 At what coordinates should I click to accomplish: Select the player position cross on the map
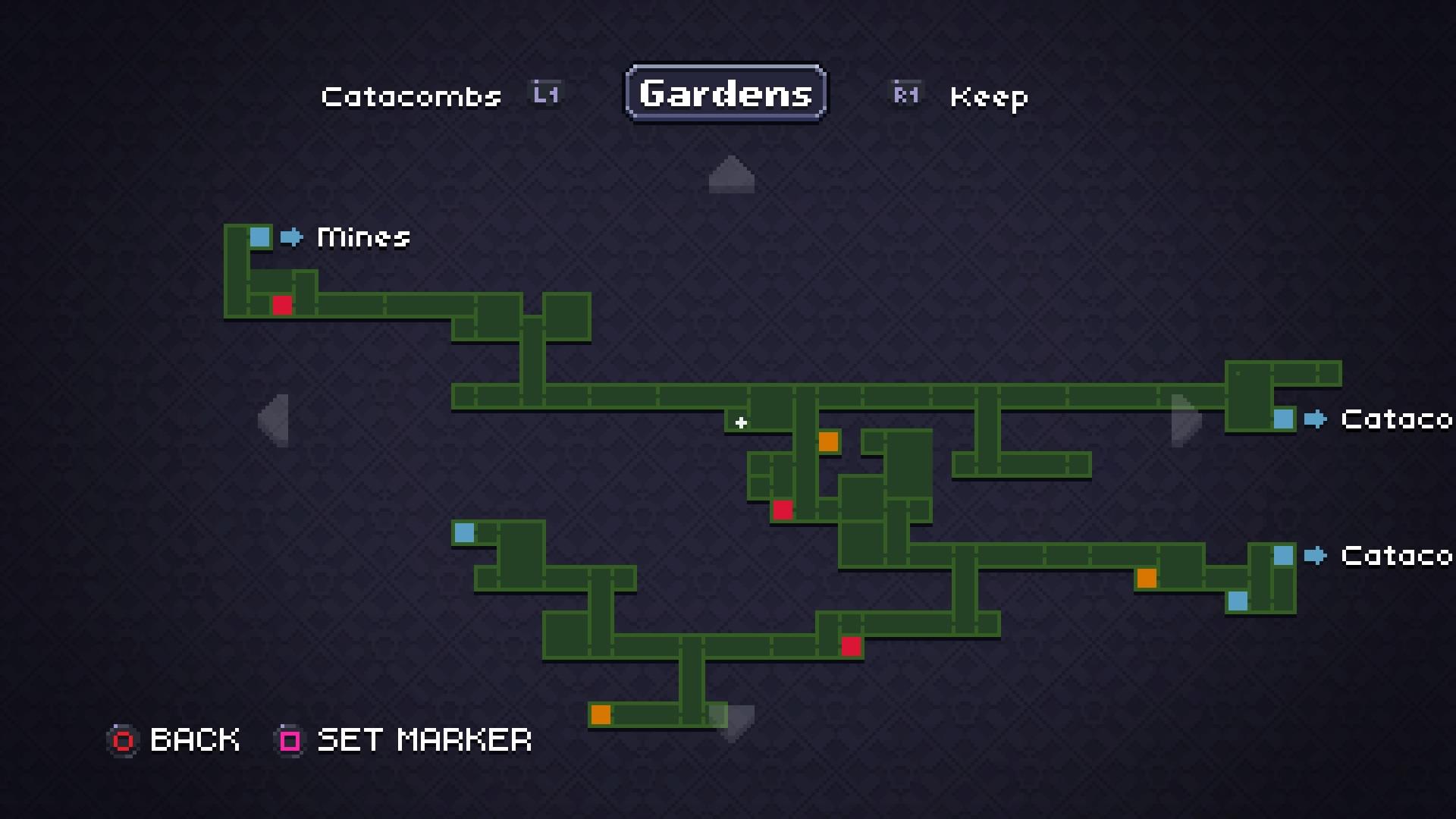tap(740, 423)
